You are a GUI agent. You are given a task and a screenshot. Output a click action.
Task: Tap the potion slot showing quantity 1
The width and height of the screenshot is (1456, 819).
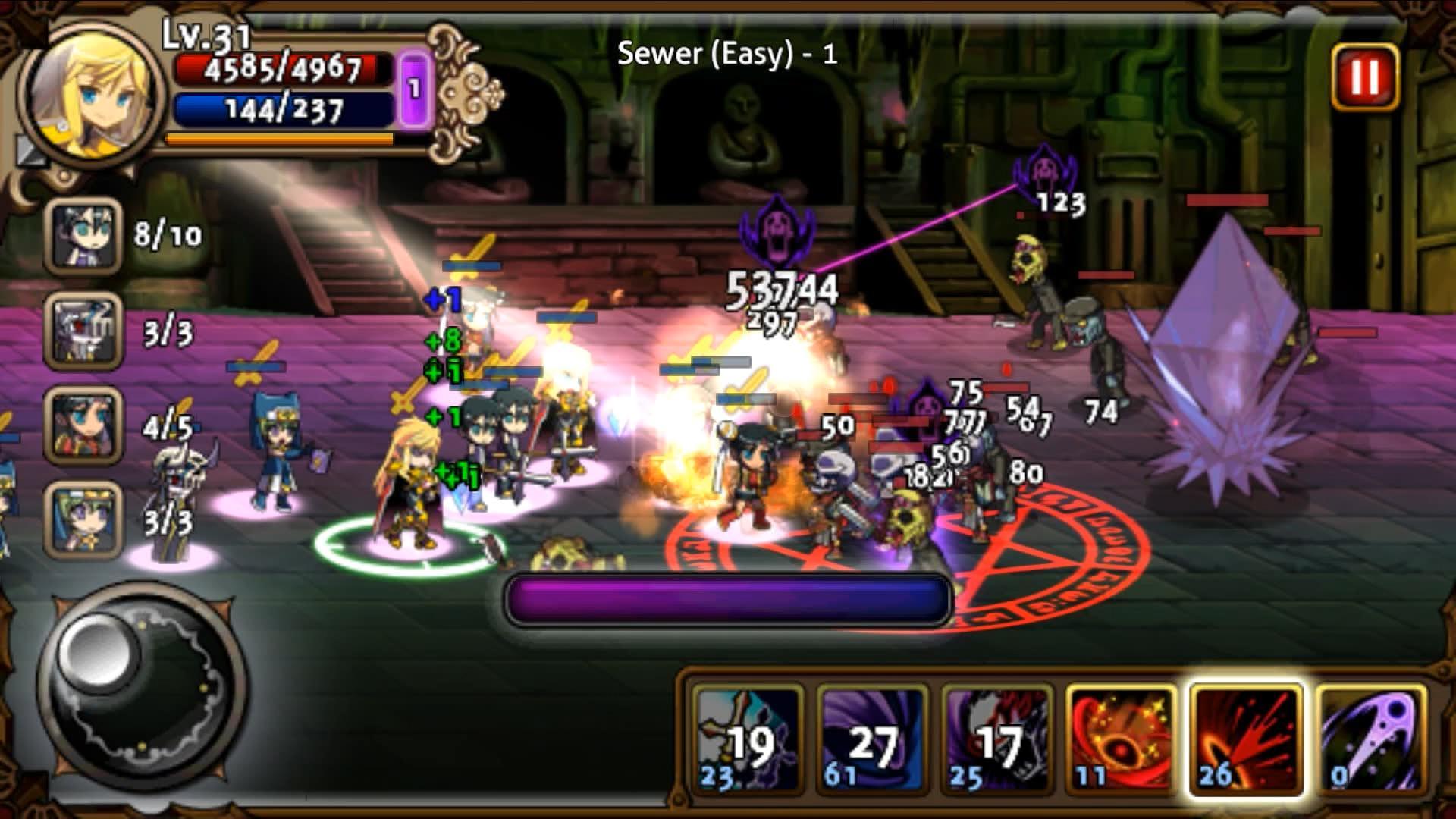point(413,87)
